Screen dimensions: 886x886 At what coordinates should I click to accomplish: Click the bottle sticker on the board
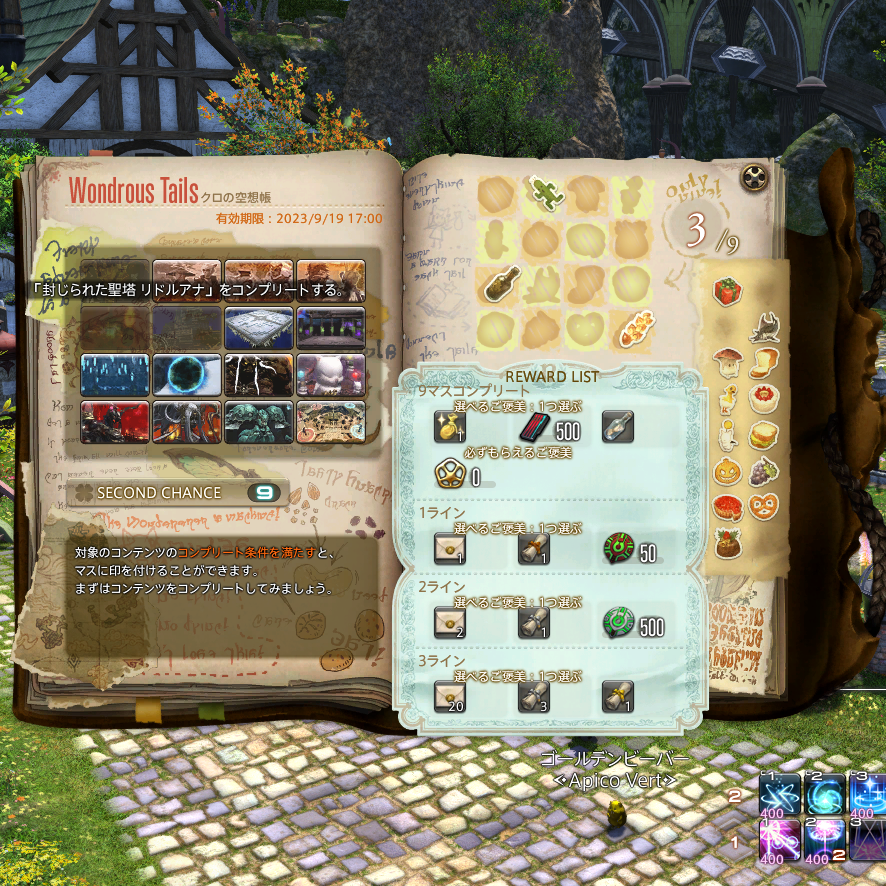pos(498,286)
